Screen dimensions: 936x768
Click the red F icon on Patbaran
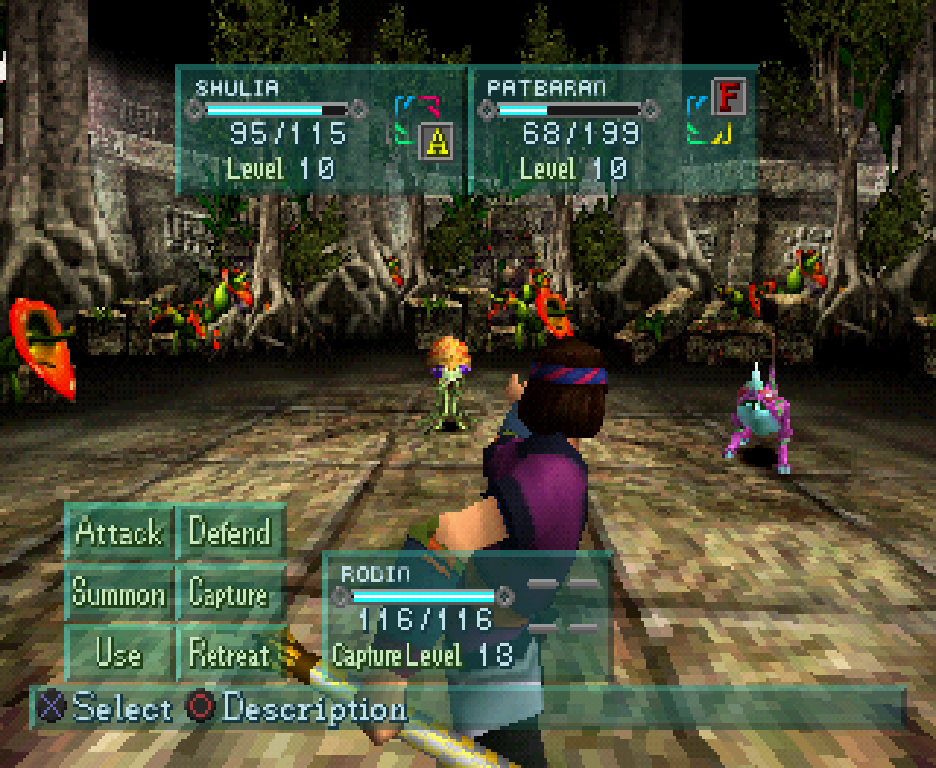tap(729, 98)
